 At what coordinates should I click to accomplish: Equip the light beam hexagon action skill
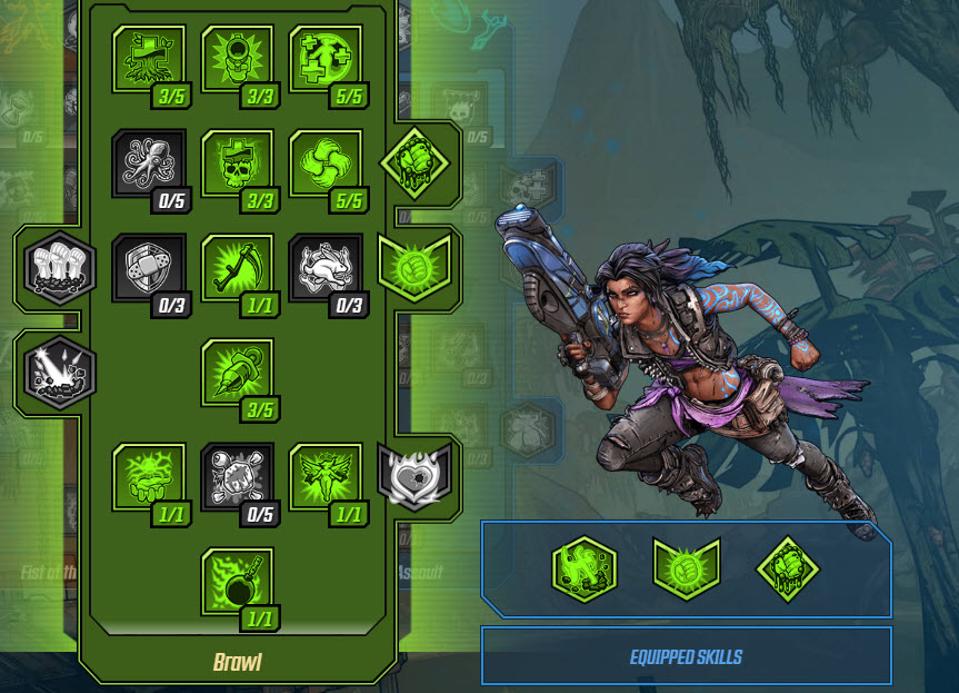(x=60, y=372)
